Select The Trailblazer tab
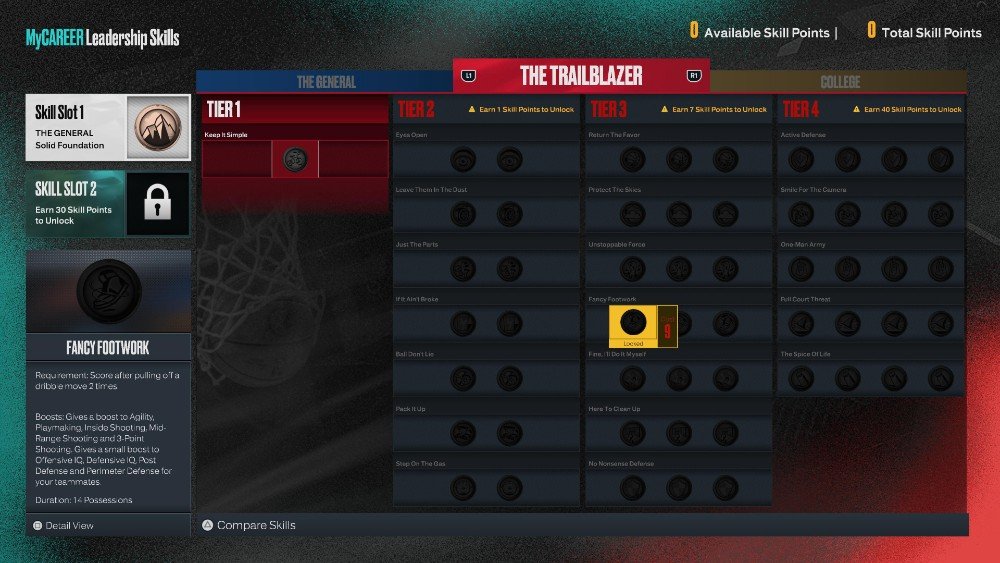1000x563 pixels. tap(581, 76)
